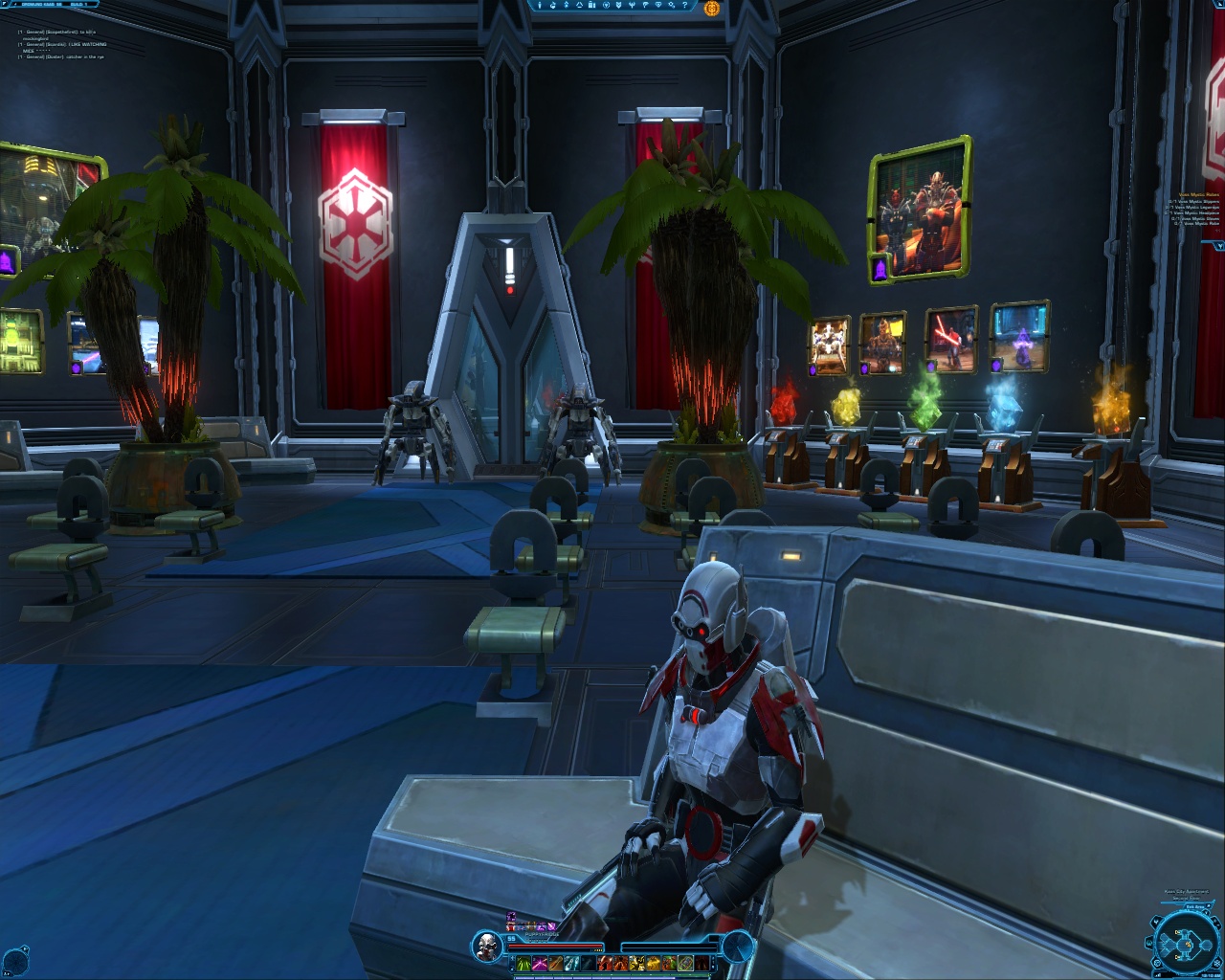The image size is (1225, 980).
Task: Select the Voss Mystic Robes tracker entry
Action: (x=1198, y=194)
